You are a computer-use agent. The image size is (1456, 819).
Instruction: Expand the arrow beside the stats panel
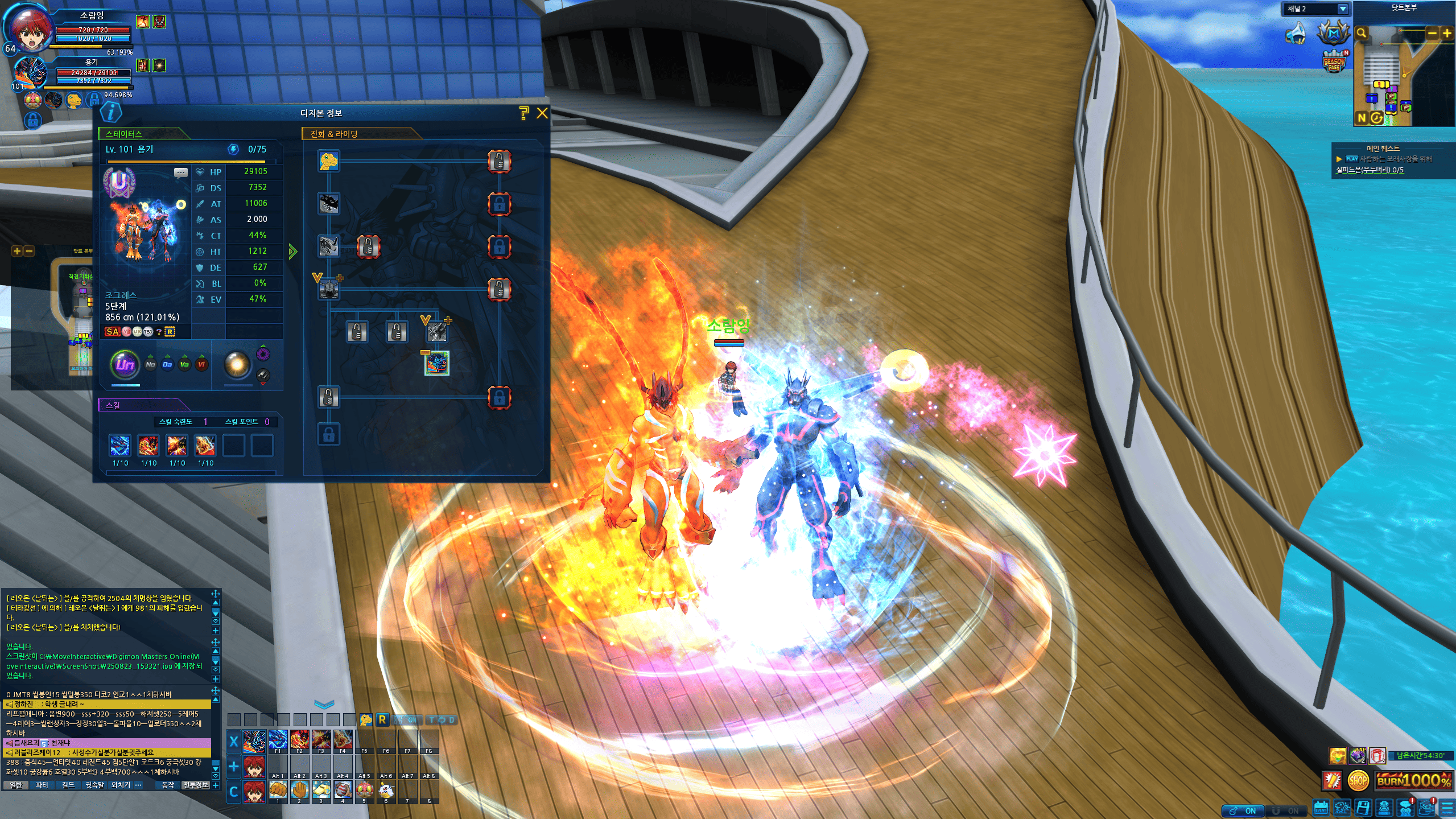[x=292, y=251]
